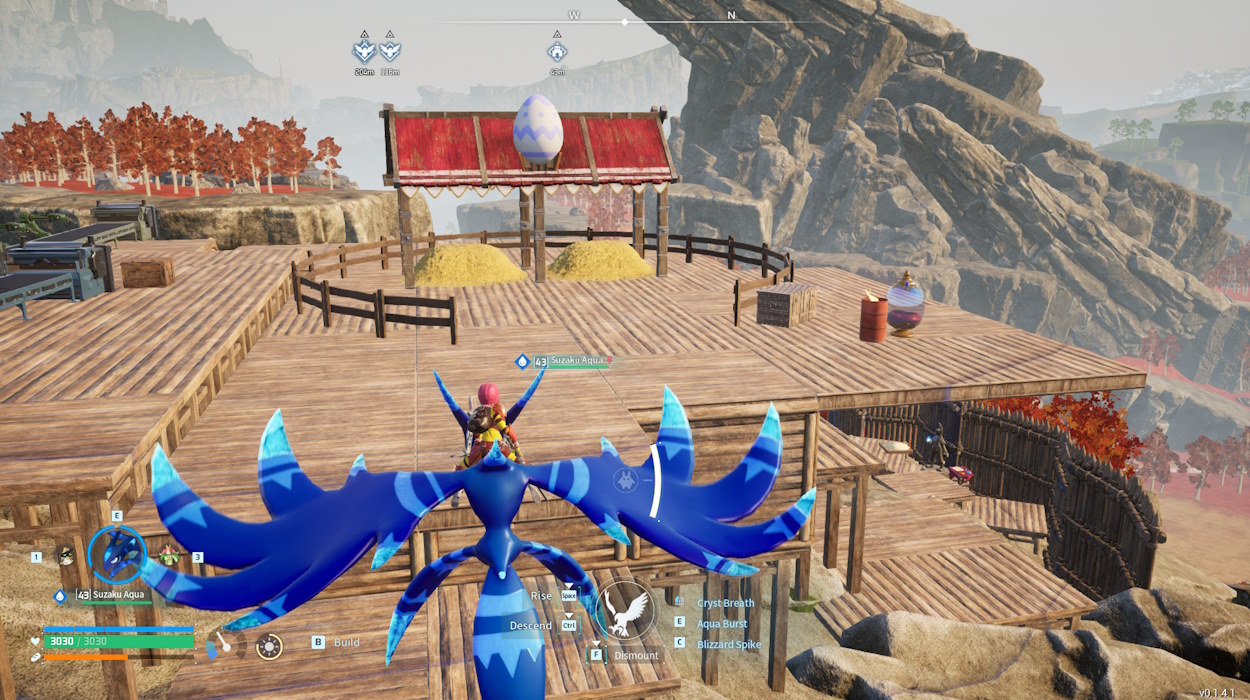The width and height of the screenshot is (1250, 700).
Task: Choose the flower Pal in party slot 3
Action: (169, 556)
